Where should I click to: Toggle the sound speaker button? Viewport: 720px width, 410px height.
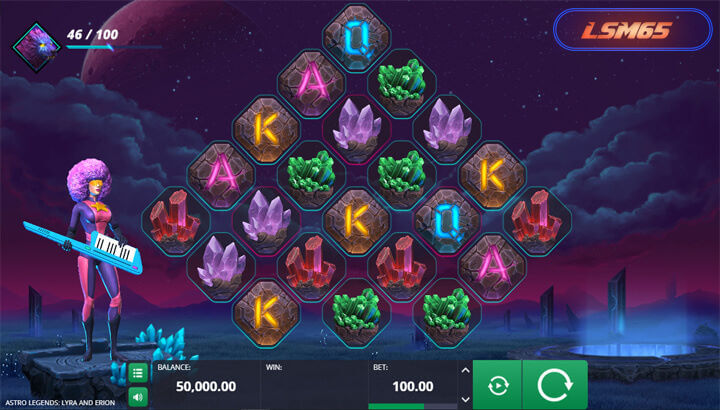138,397
